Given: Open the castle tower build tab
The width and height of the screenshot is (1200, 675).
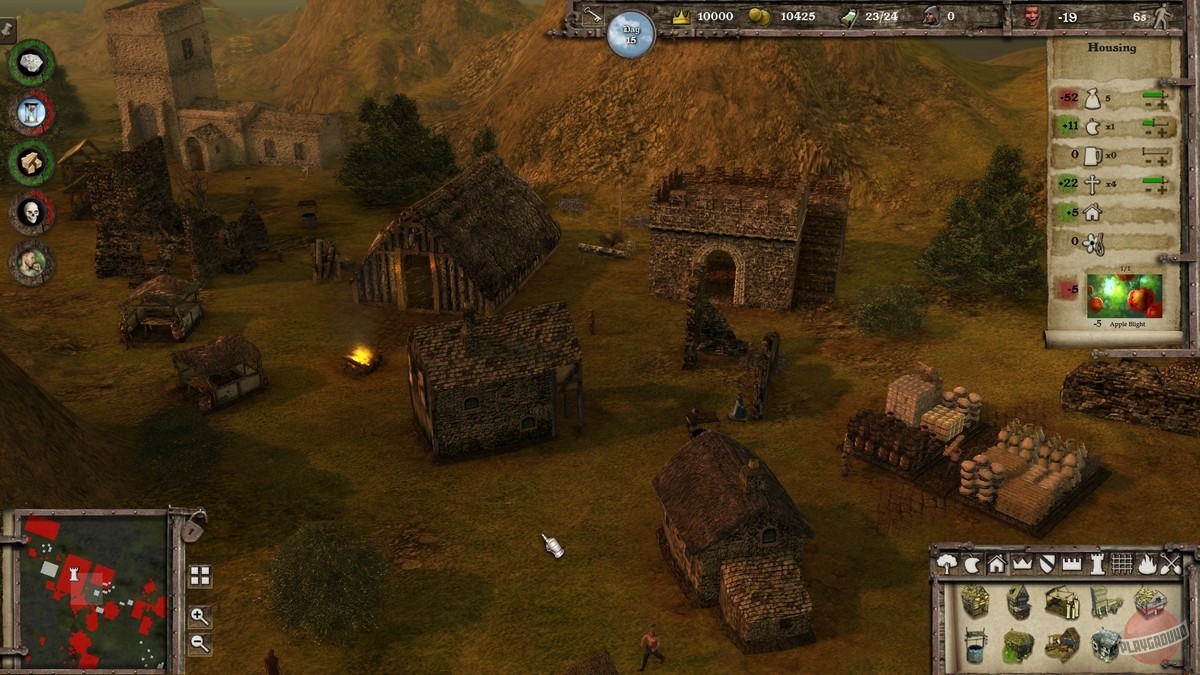Looking at the screenshot, I should (1097, 564).
